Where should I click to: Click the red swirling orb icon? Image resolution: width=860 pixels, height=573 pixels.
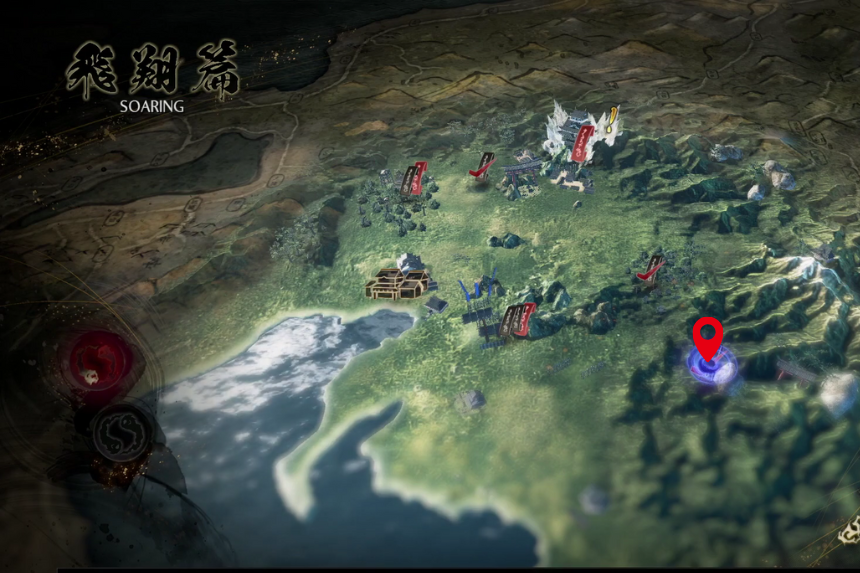coord(98,362)
